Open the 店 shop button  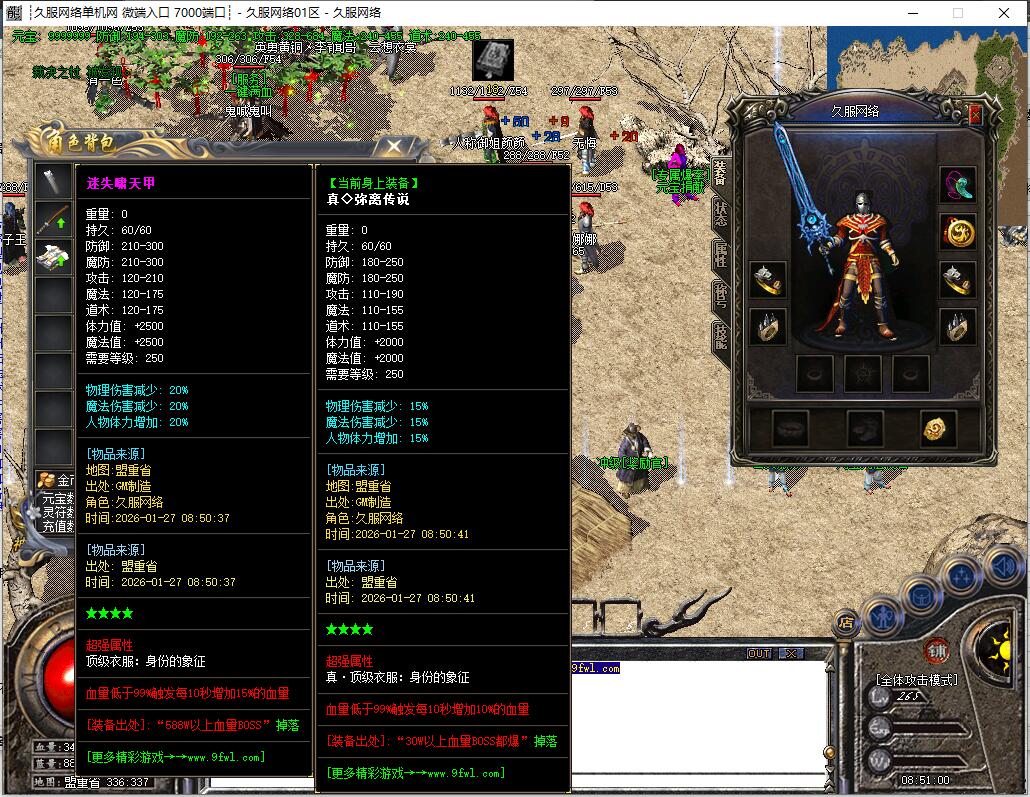click(x=846, y=622)
